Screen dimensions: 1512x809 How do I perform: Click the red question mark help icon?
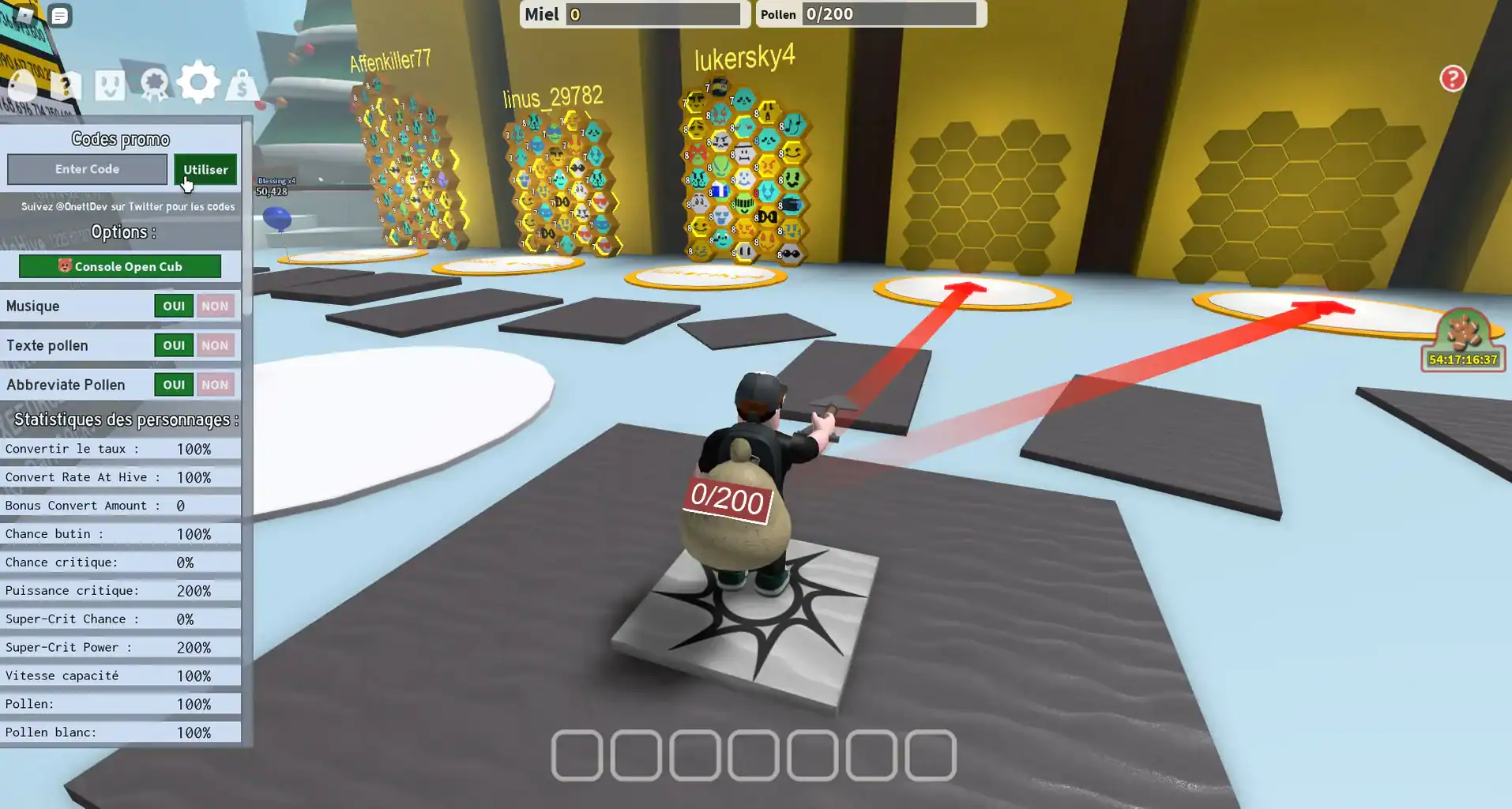click(1452, 78)
